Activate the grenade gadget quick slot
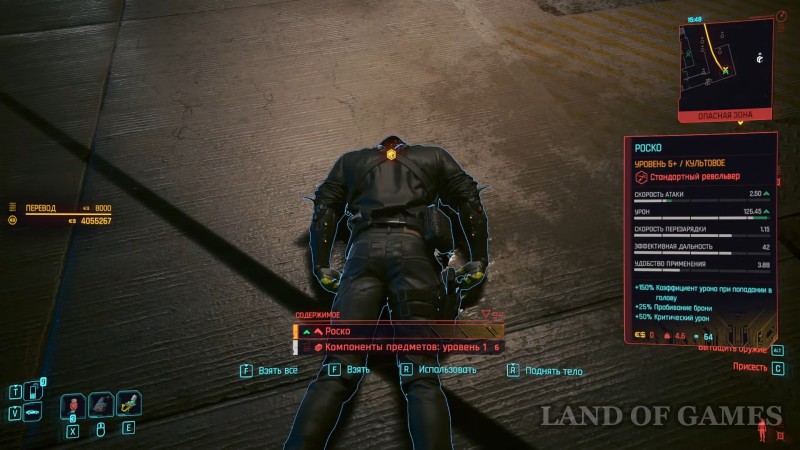Screen dimensions: 800x450 click(129, 405)
